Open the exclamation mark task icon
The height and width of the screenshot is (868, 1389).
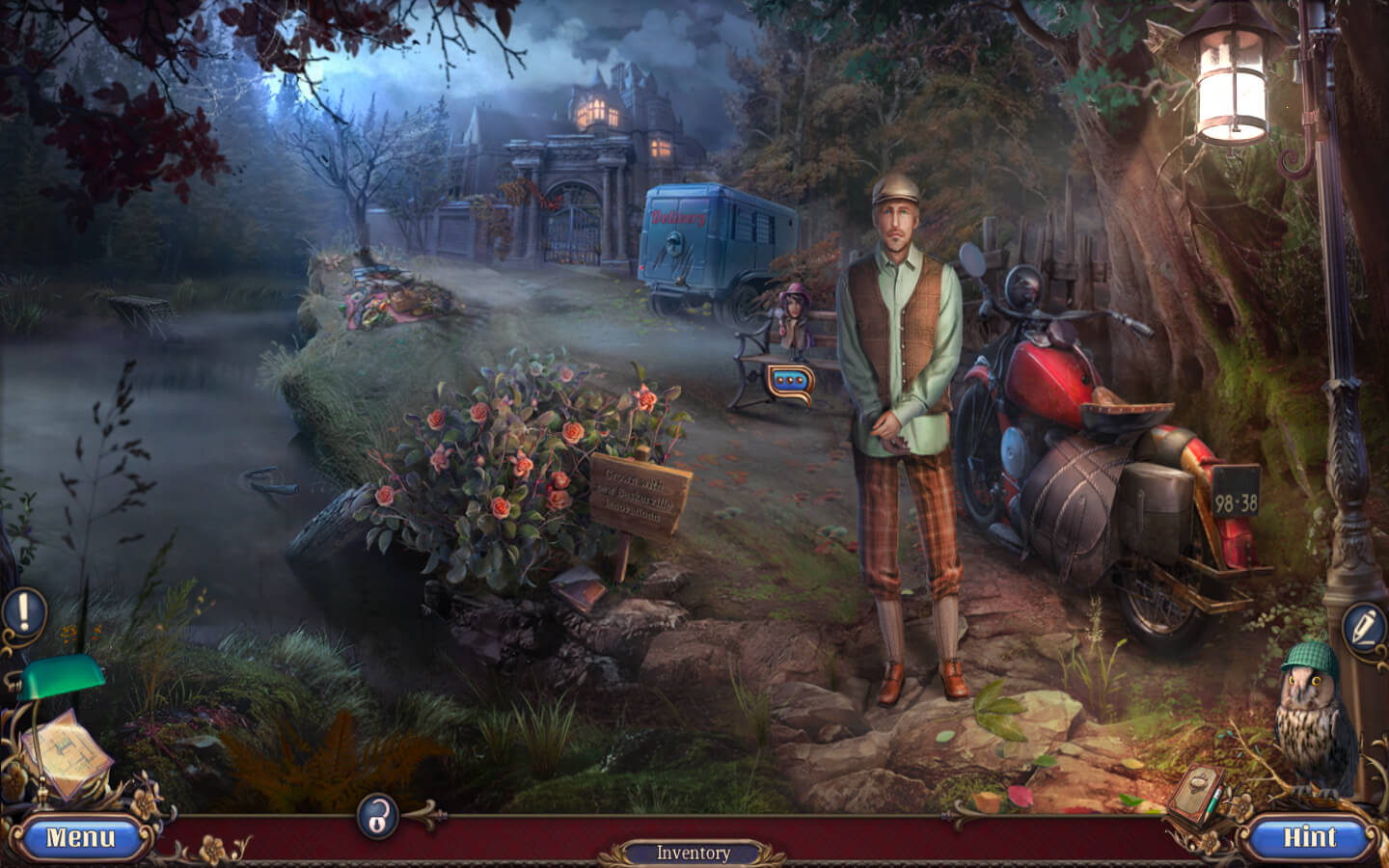click(x=24, y=610)
